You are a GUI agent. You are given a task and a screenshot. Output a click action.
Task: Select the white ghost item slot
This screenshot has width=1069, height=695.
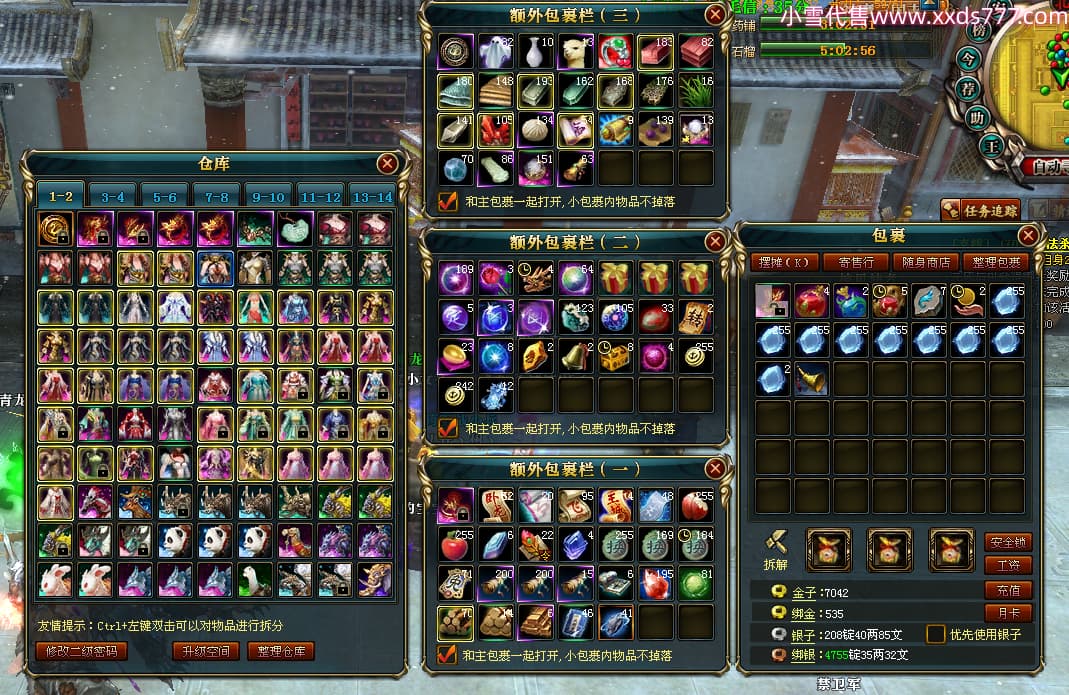tap(496, 50)
